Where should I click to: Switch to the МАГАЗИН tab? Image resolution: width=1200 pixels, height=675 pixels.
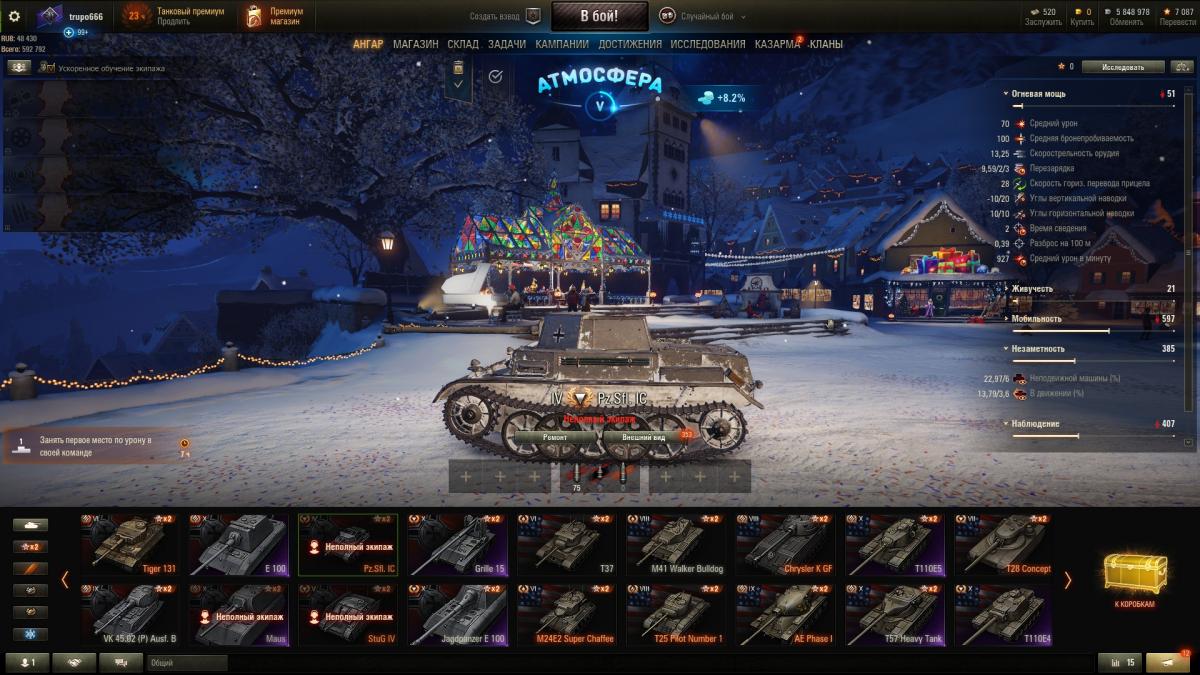pyautogui.click(x=415, y=44)
